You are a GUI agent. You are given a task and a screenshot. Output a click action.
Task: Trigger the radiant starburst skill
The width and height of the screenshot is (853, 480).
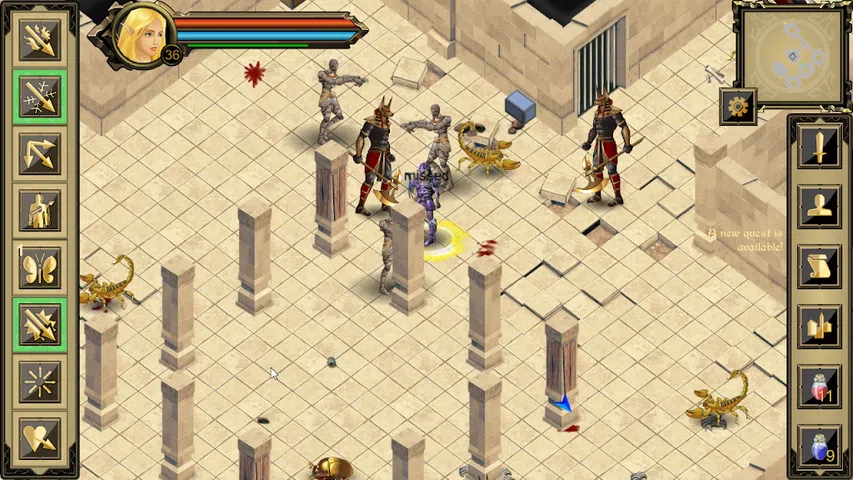[x=40, y=382]
